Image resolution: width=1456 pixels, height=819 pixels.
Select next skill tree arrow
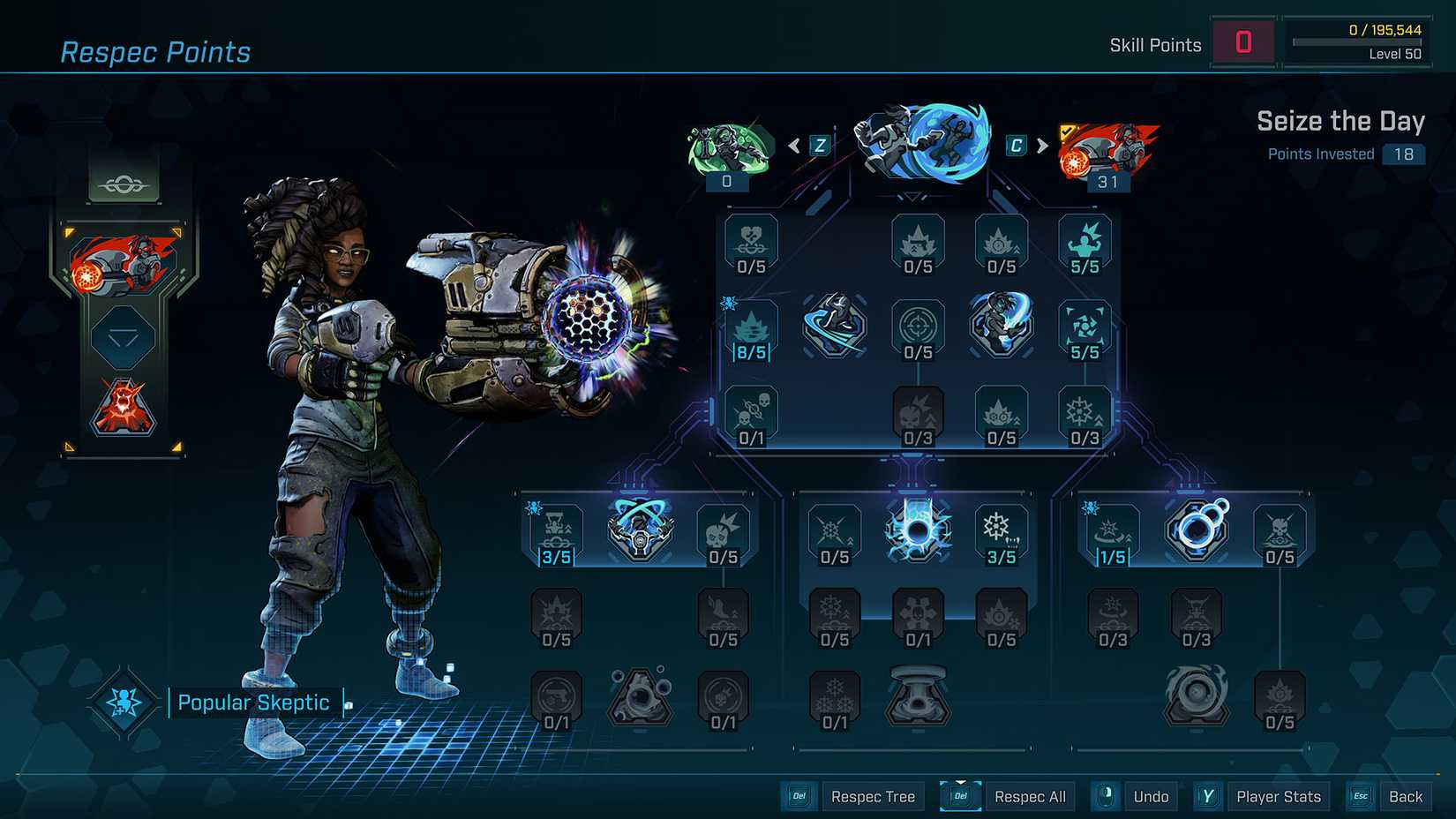click(1042, 146)
